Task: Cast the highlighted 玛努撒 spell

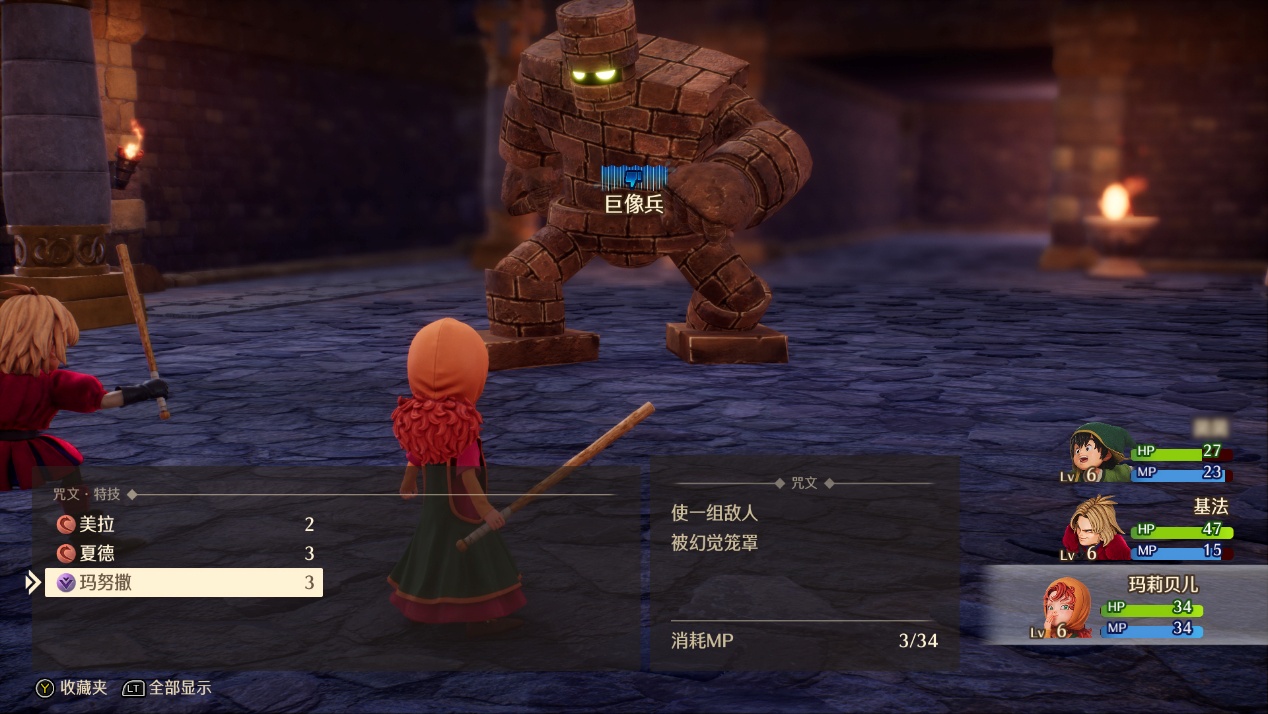Action: 185,582
